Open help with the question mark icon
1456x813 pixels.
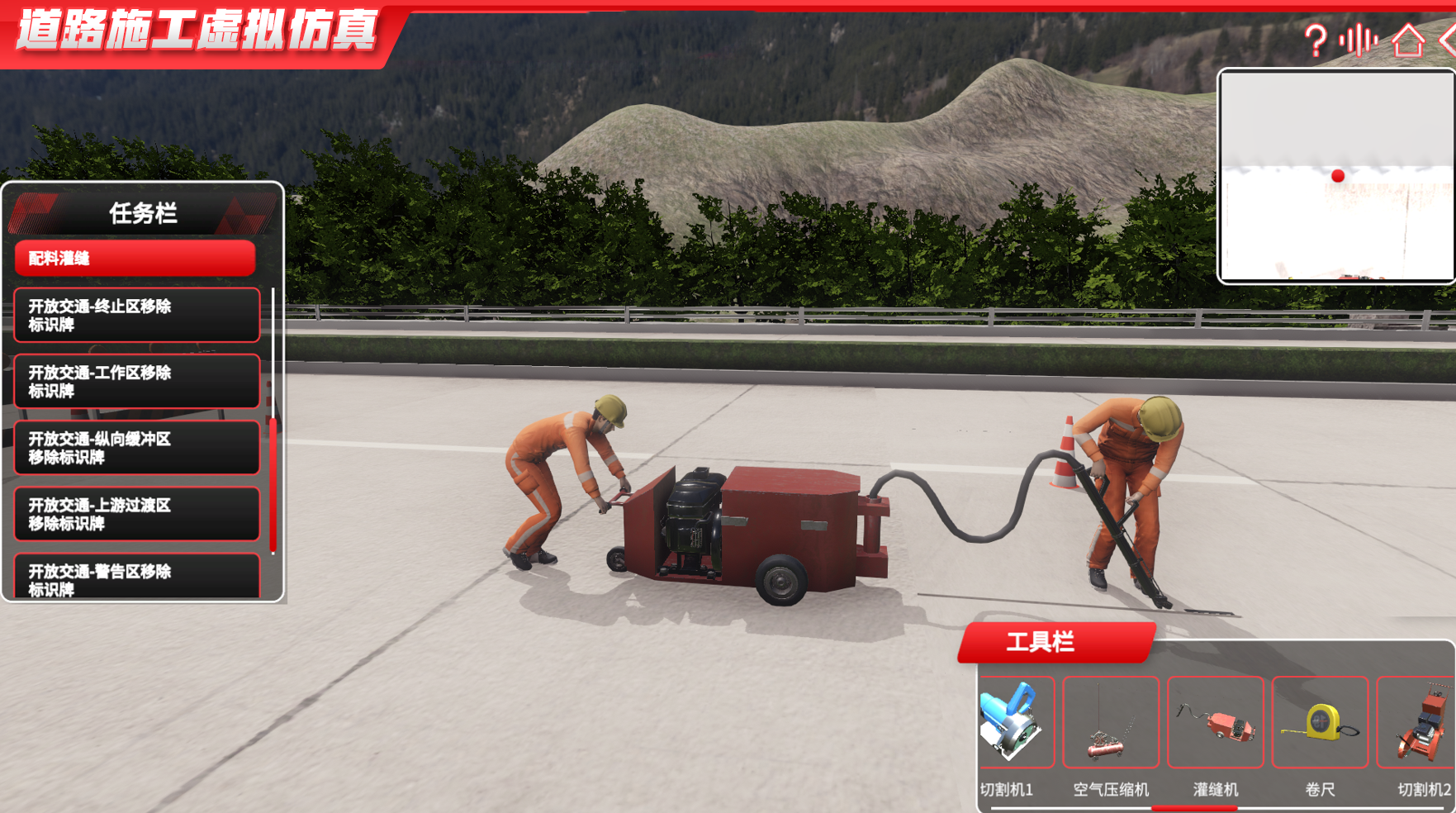pos(1315,40)
